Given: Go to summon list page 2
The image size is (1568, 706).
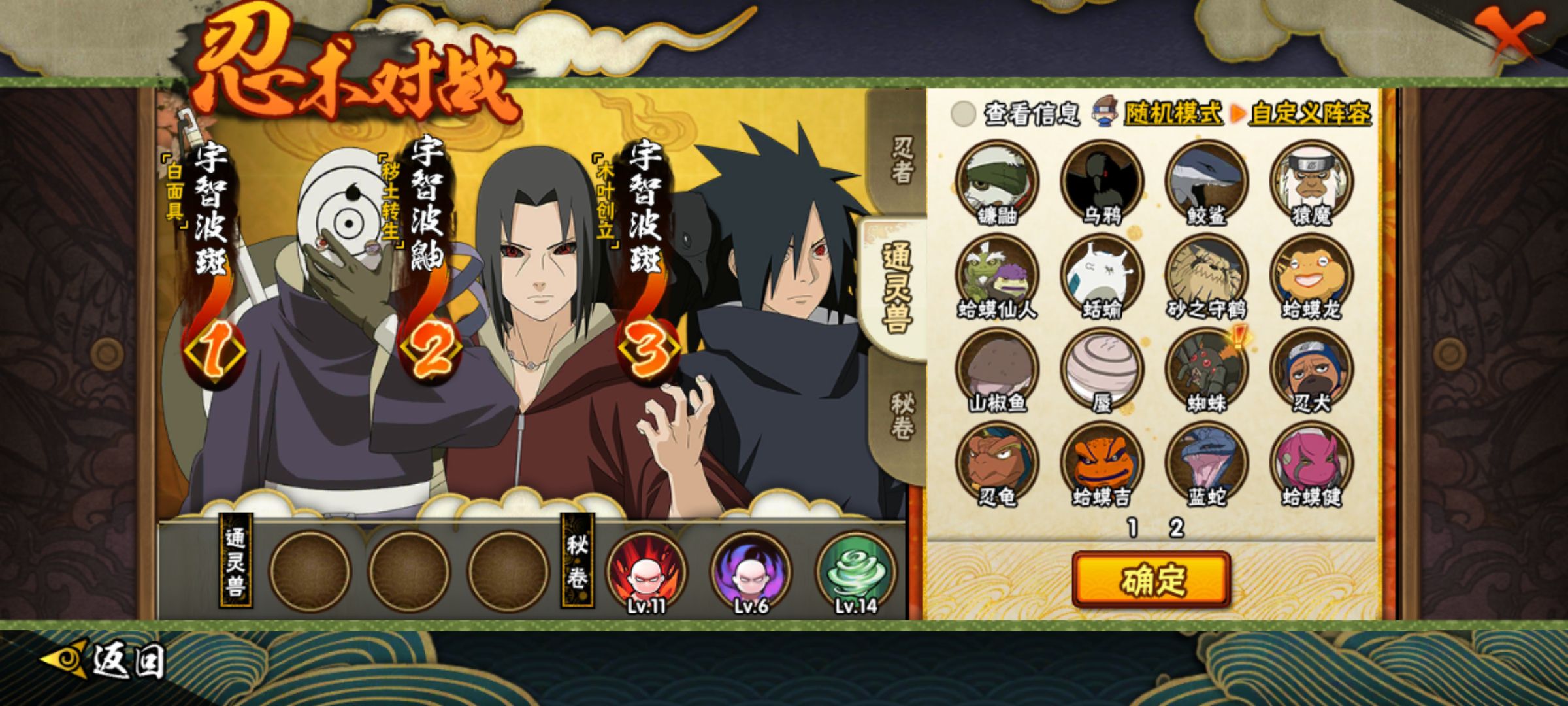Looking at the screenshot, I should coord(1177,528).
